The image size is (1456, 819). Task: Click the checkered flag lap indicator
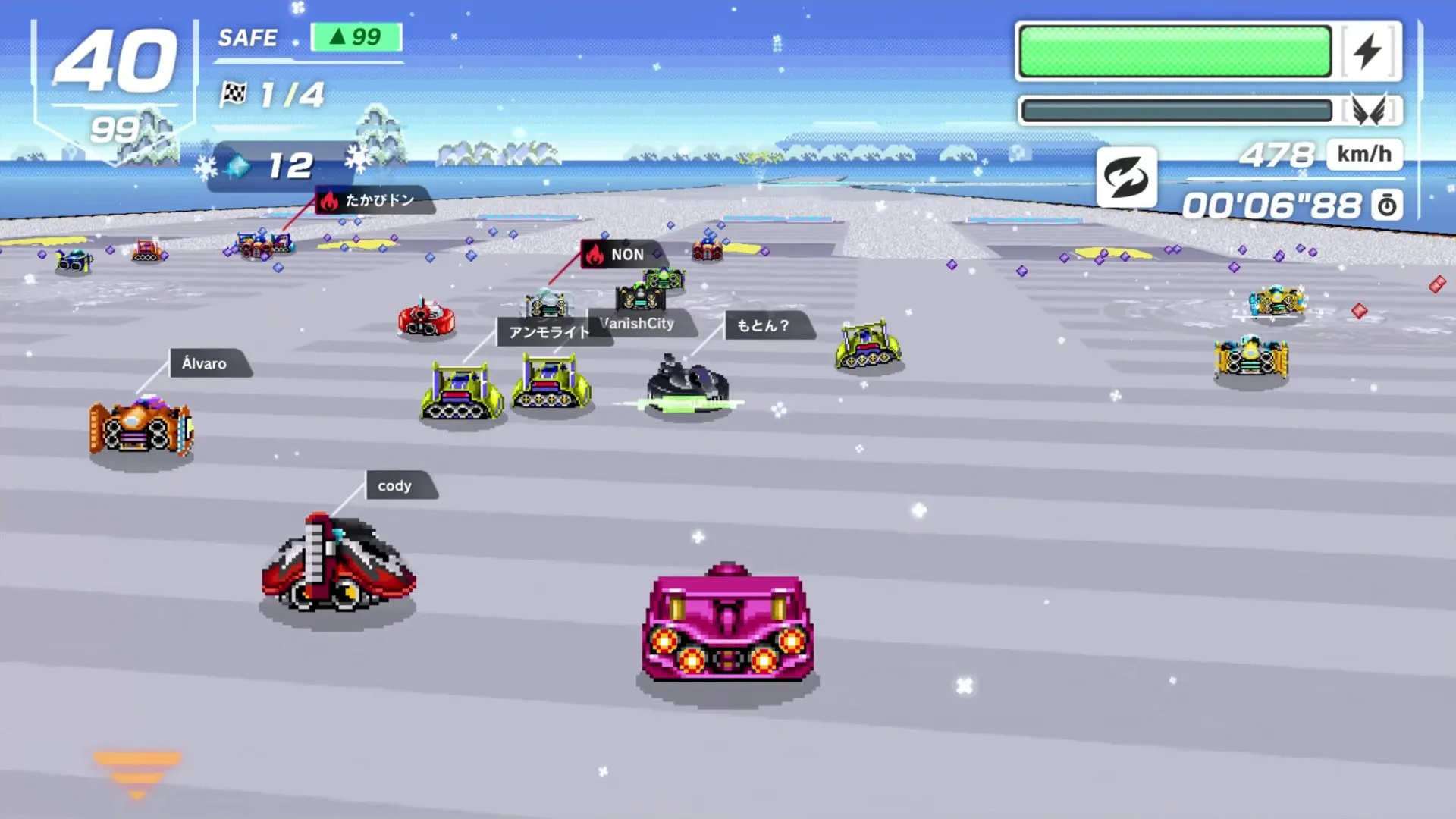pyautogui.click(x=232, y=93)
